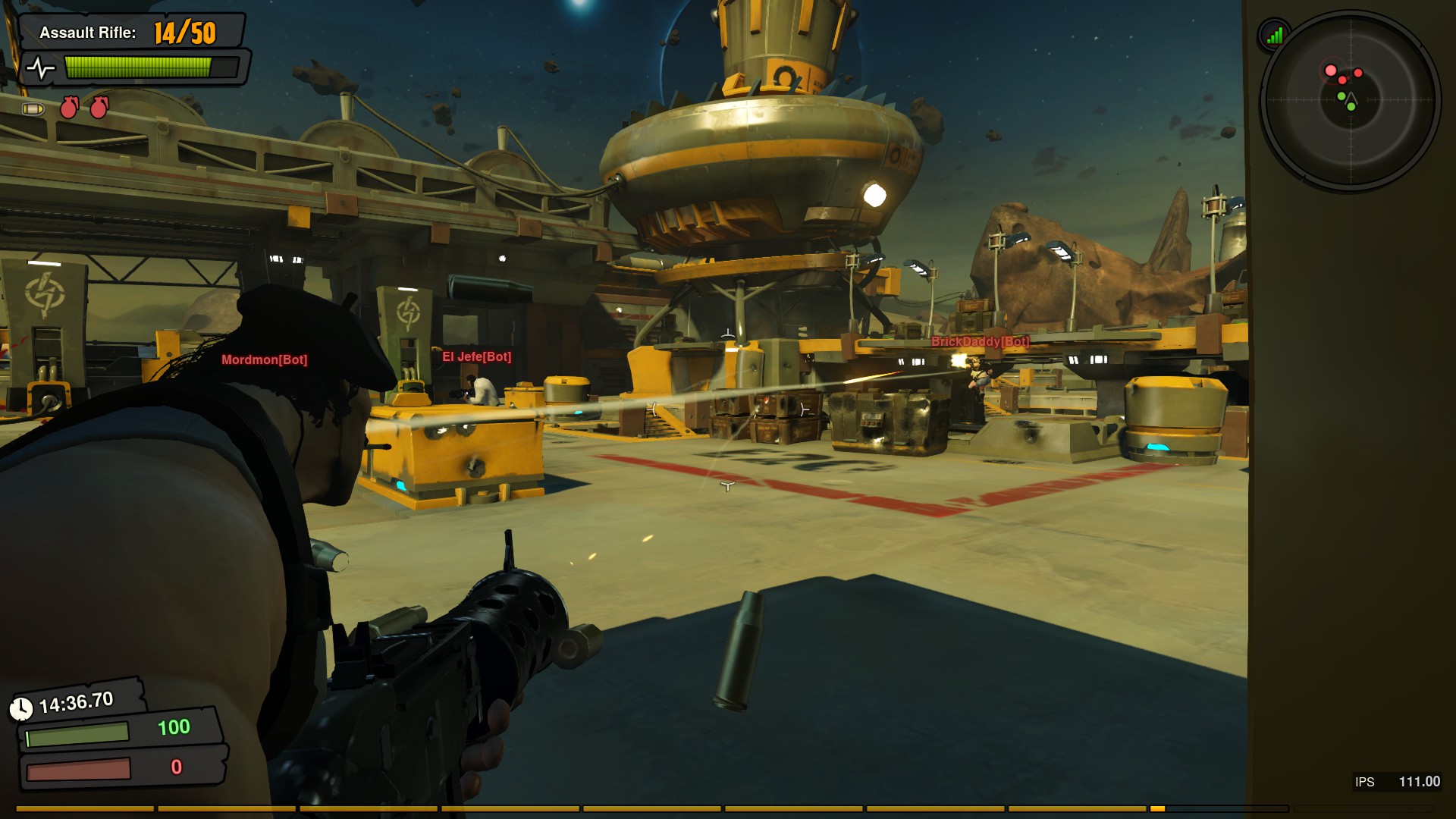The height and width of the screenshot is (819, 1456).
Task: Click the circular radar minimap
Action: pos(1351,100)
